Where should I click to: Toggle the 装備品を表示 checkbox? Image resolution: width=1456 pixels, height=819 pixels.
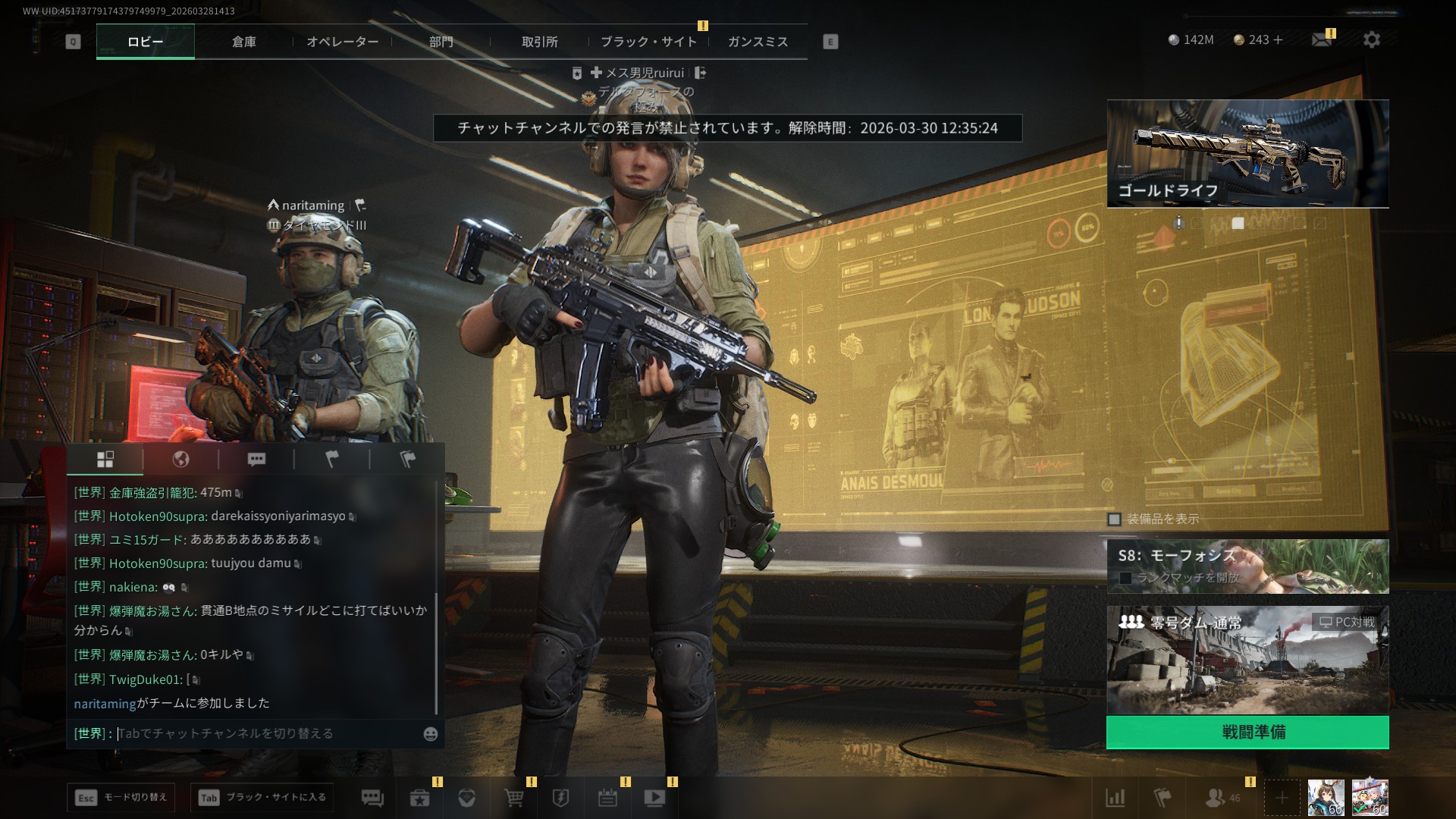(x=1115, y=519)
